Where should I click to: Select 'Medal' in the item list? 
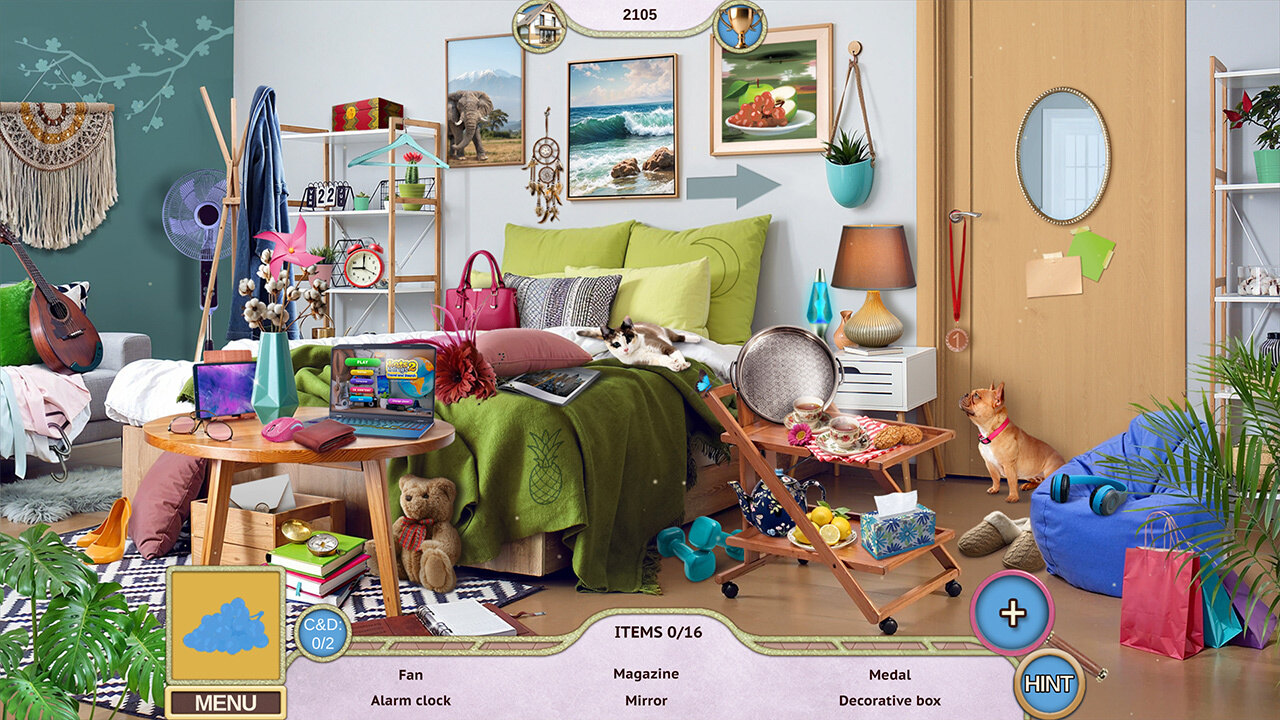(889, 675)
